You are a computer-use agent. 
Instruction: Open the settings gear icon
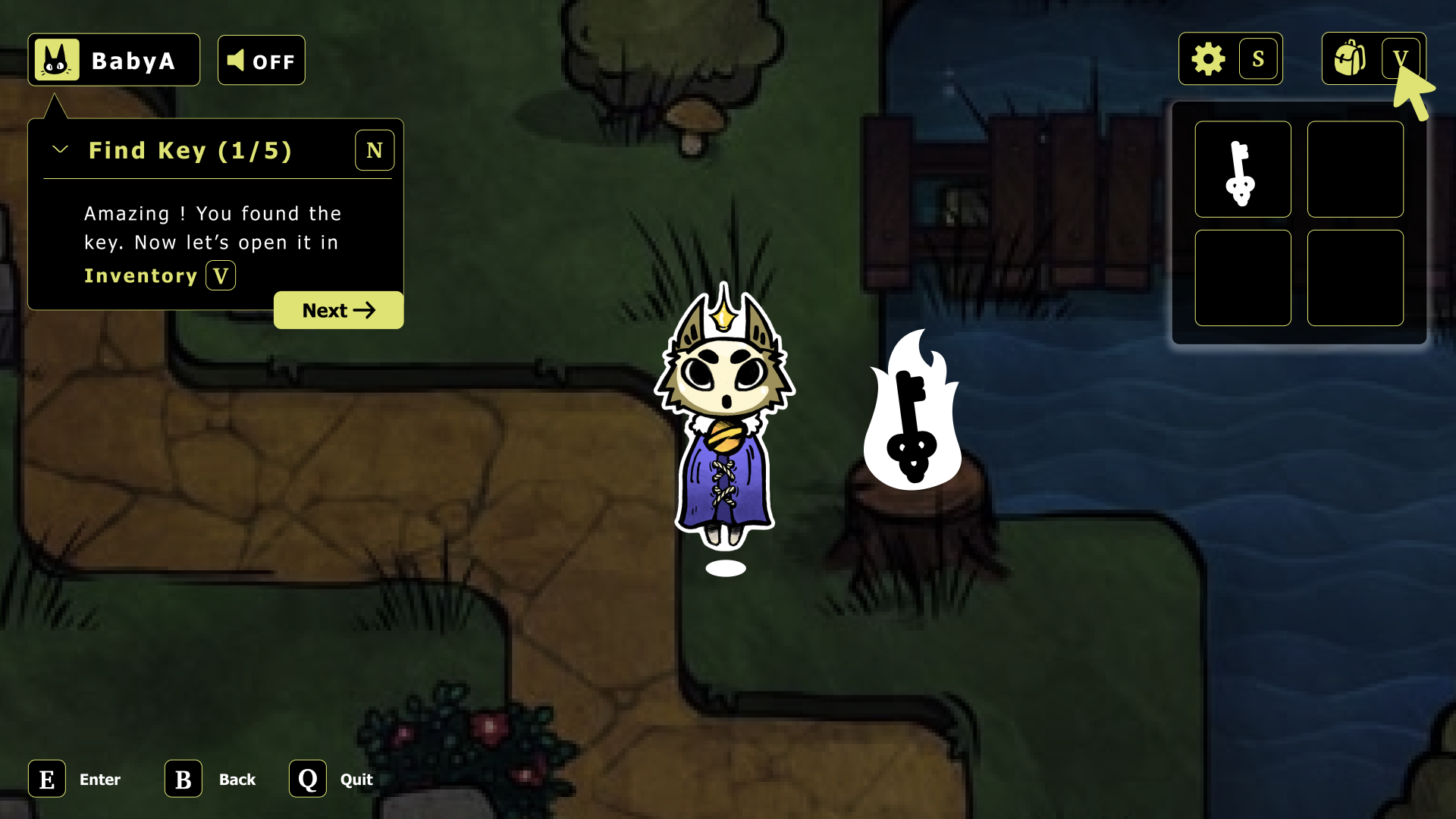[1209, 58]
